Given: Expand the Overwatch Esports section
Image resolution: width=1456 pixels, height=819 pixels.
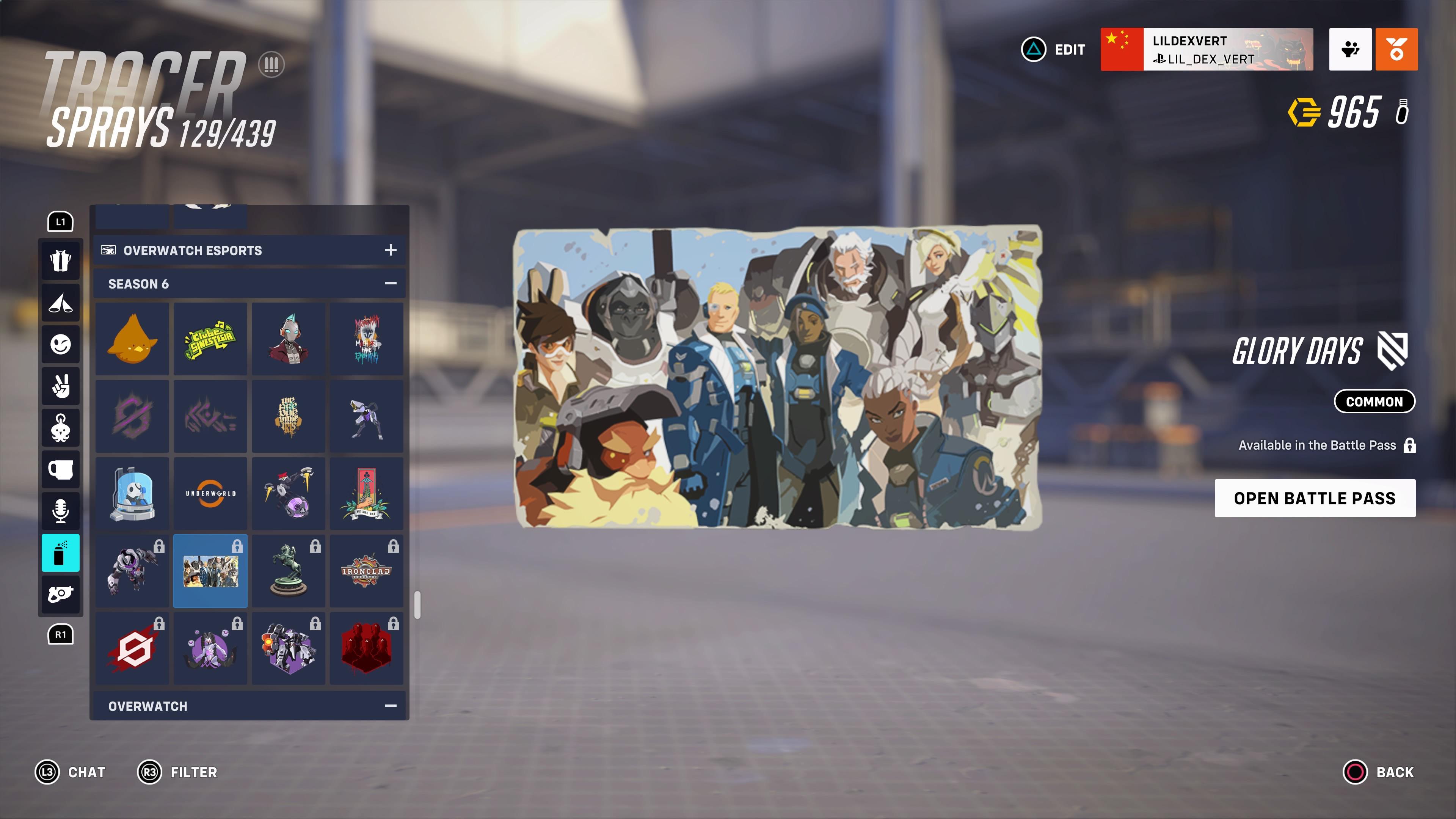Looking at the screenshot, I should (x=390, y=250).
